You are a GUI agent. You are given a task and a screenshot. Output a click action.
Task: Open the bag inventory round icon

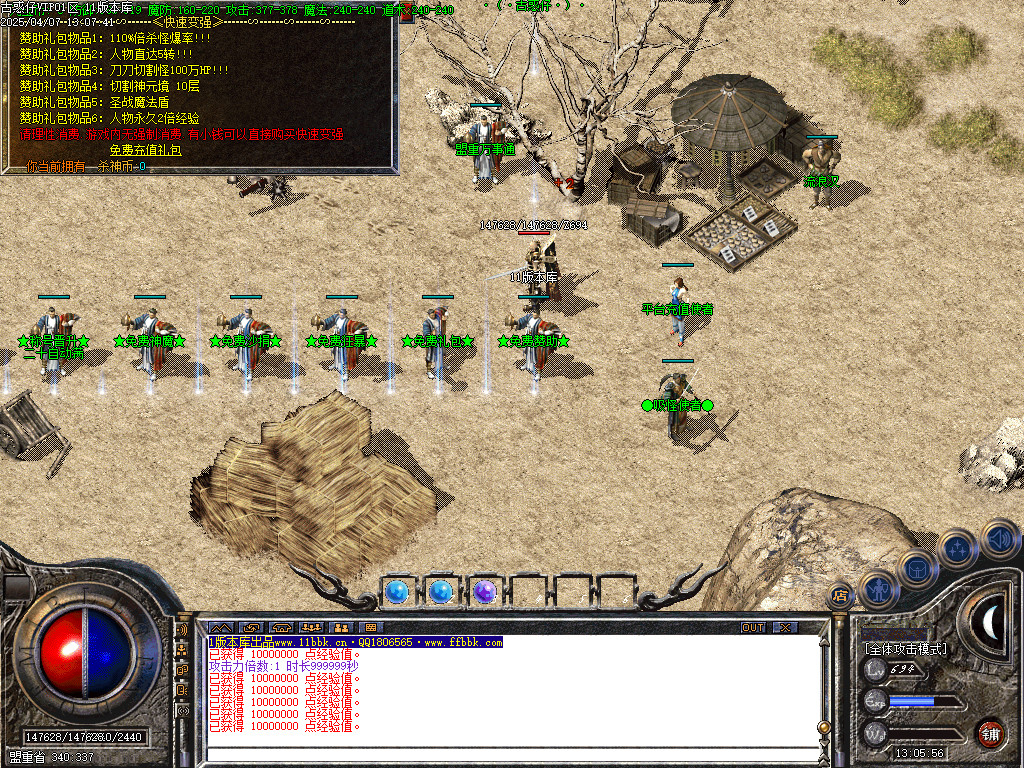[x=917, y=569]
